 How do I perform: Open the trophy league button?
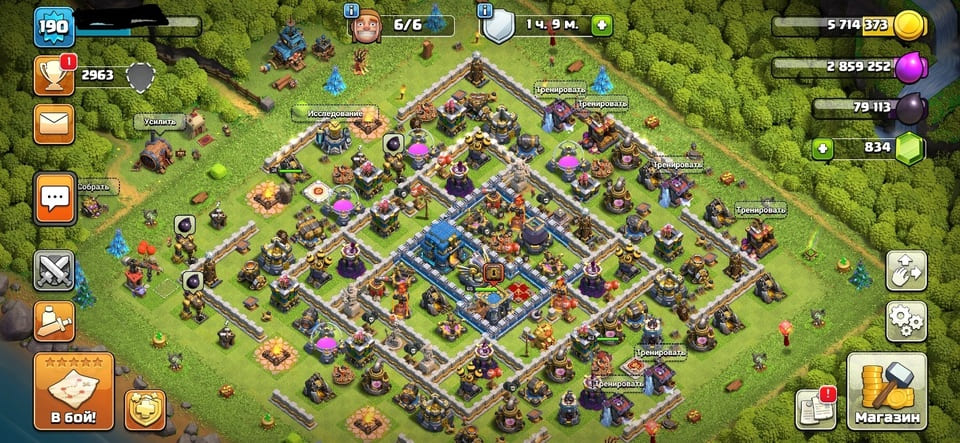click(54, 76)
